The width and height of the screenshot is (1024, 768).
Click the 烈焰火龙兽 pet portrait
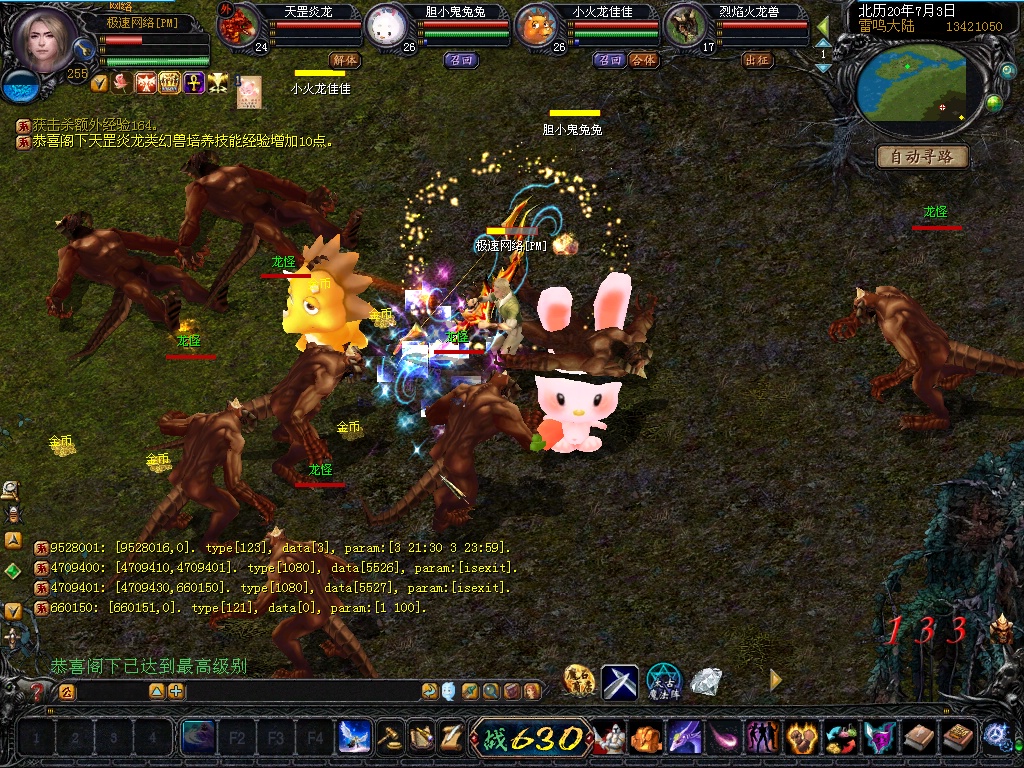pyautogui.click(x=684, y=26)
